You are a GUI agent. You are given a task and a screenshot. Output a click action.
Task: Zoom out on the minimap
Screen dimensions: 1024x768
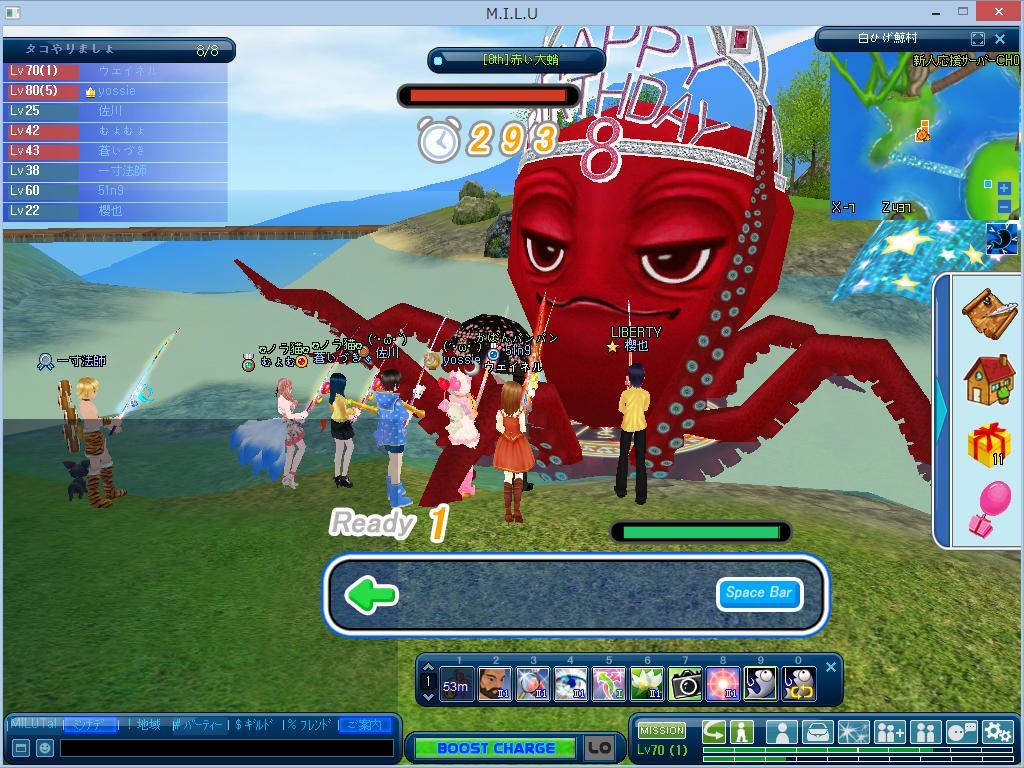(x=1004, y=206)
